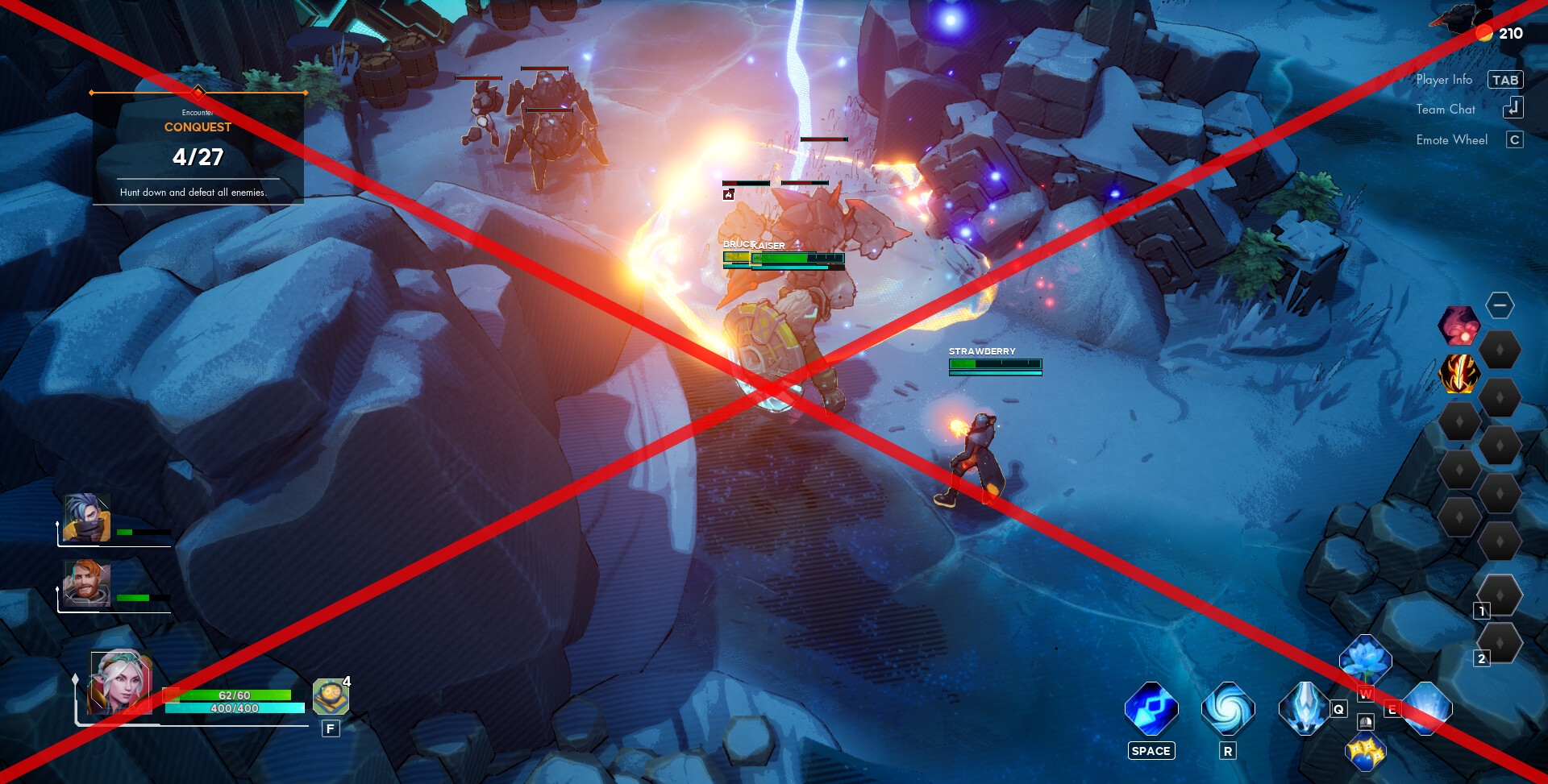Viewport: 1548px width, 784px height.
Task: Activate the ultimate swirl ability on R
Action: (1228, 710)
